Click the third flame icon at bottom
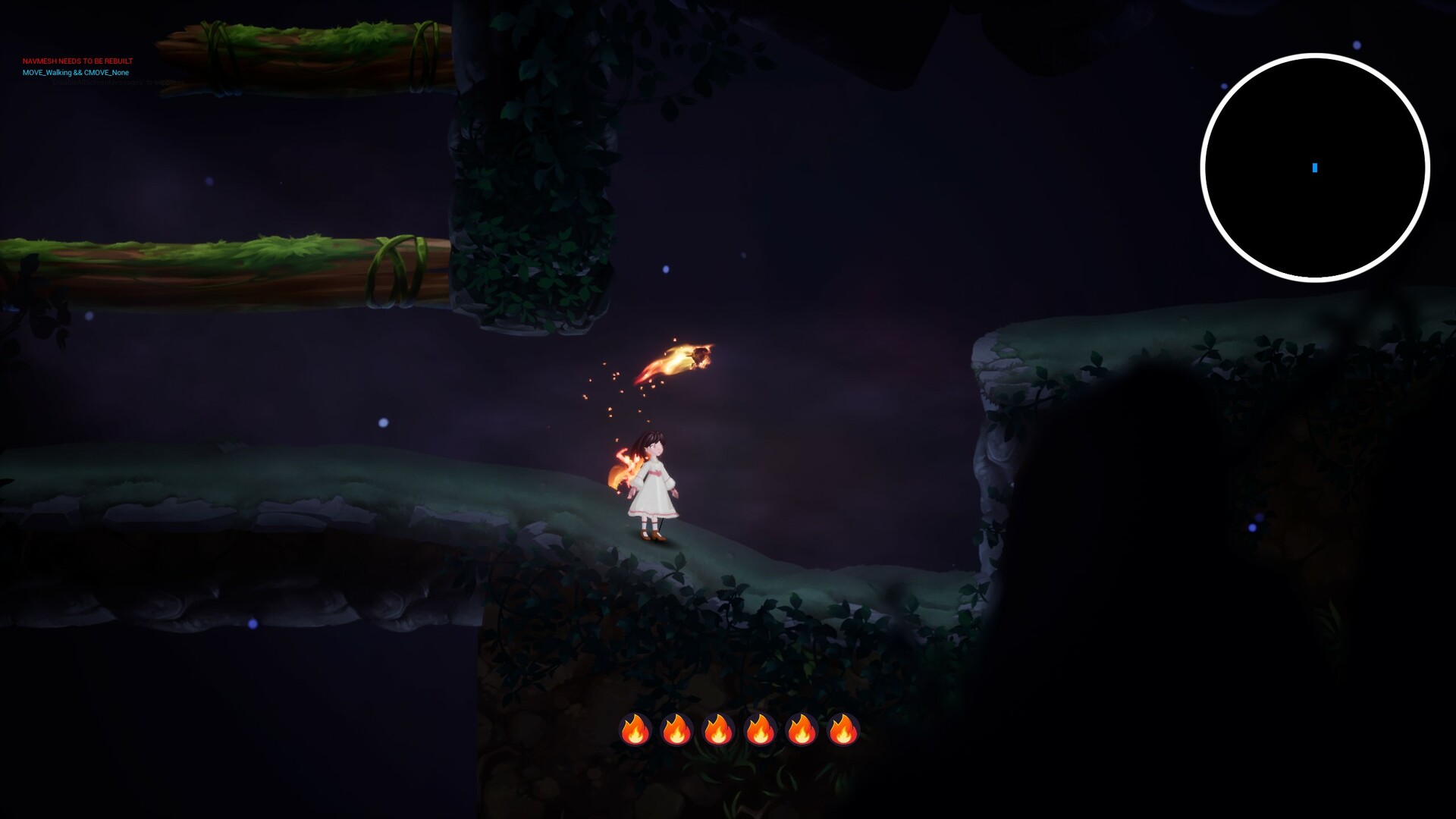 [x=718, y=730]
